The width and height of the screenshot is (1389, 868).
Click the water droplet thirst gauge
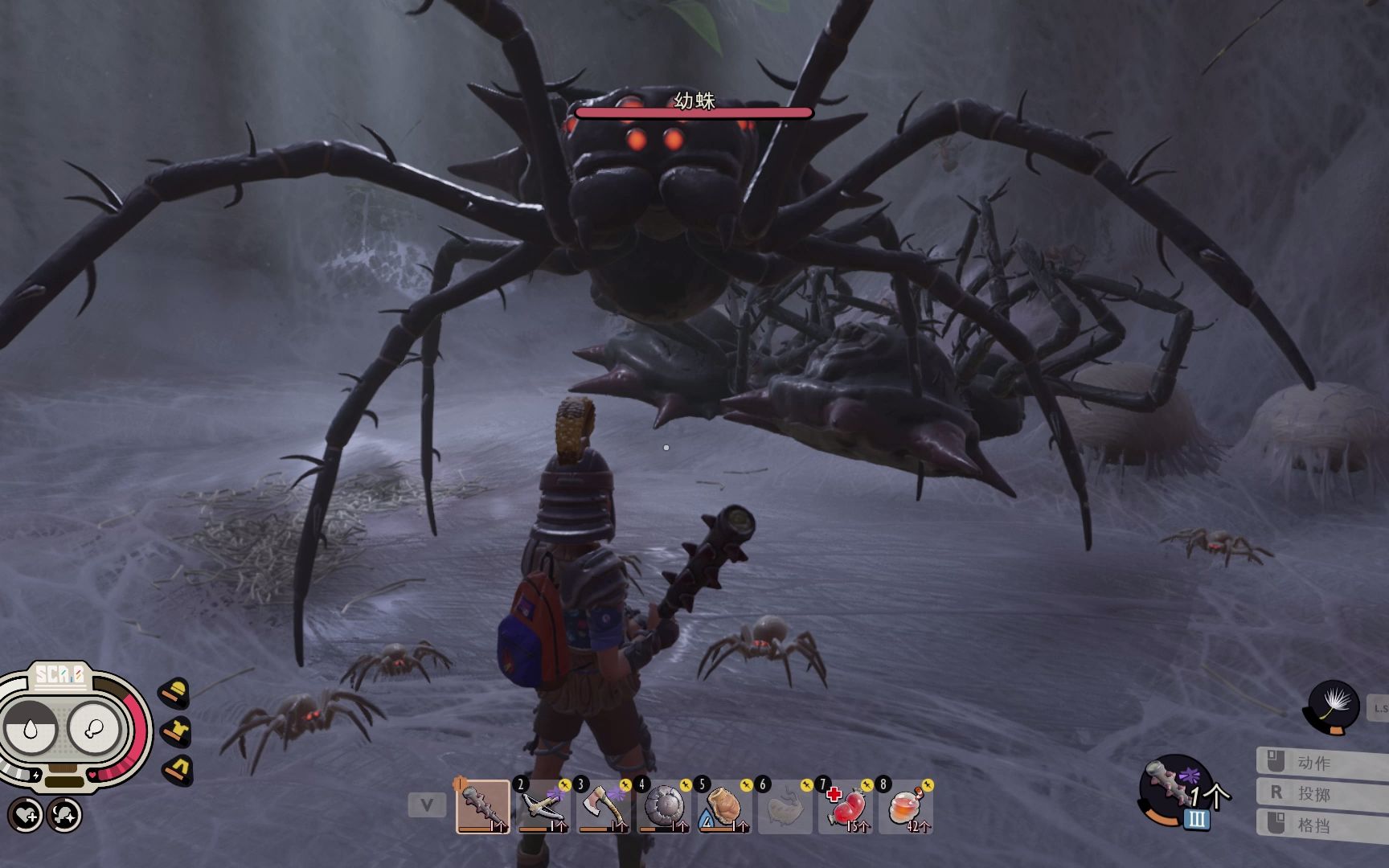pos(30,728)
